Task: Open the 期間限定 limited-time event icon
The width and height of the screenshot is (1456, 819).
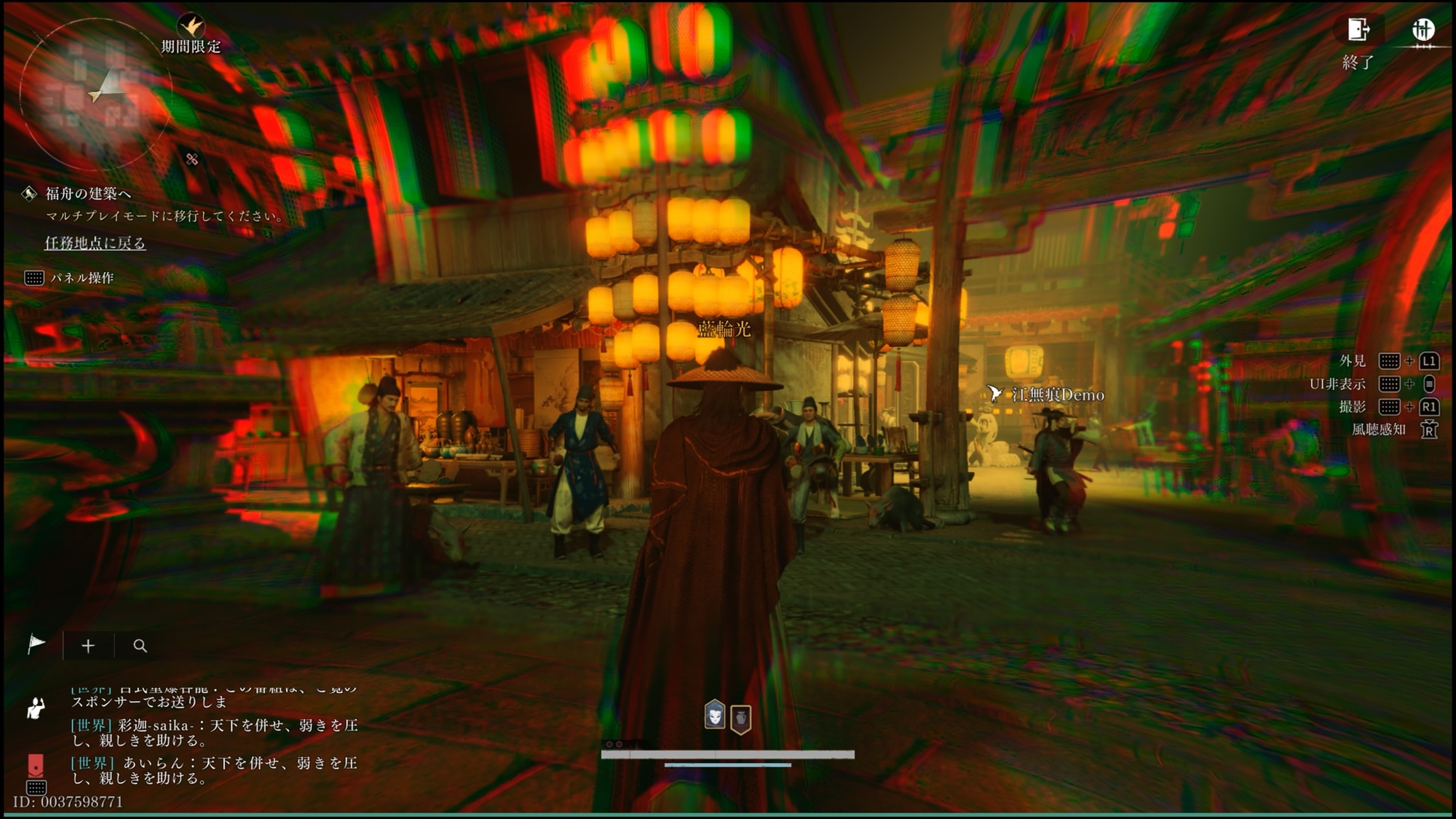Action: click(191, 28)
